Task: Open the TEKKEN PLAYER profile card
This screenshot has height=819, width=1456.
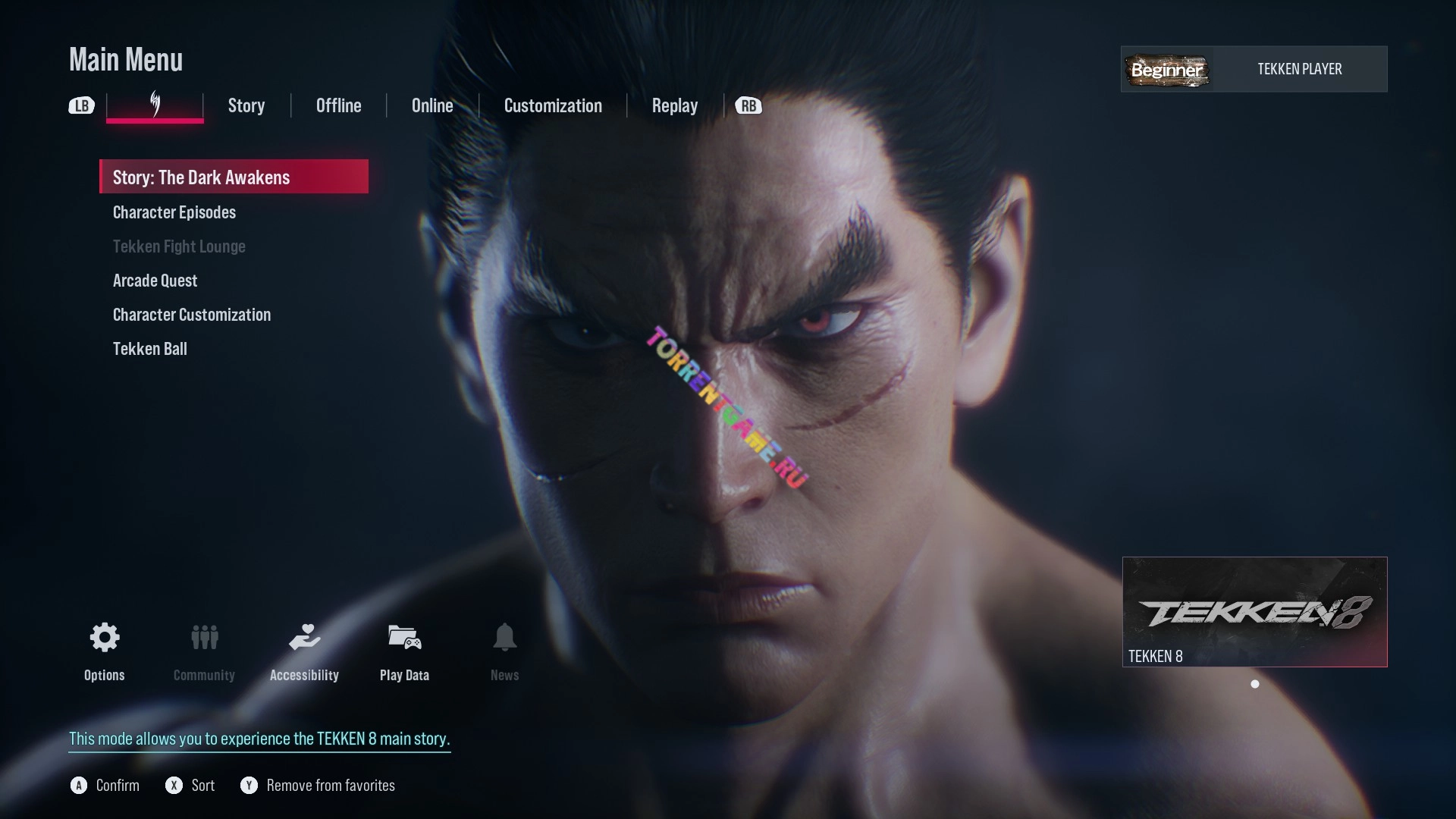Action: tap(1254, 69)
